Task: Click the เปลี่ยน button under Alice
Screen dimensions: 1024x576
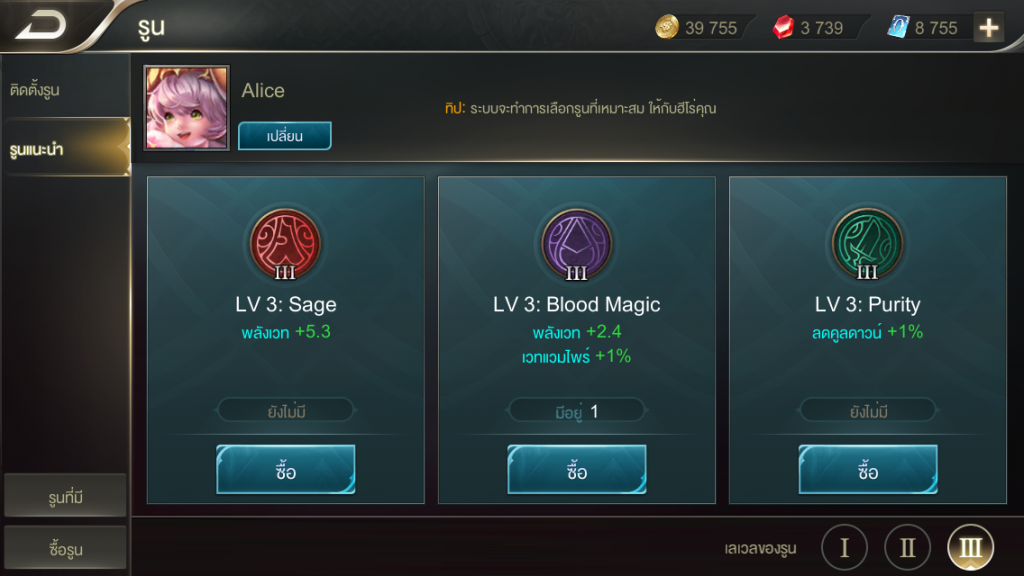Action: click(x=284, y=136)
